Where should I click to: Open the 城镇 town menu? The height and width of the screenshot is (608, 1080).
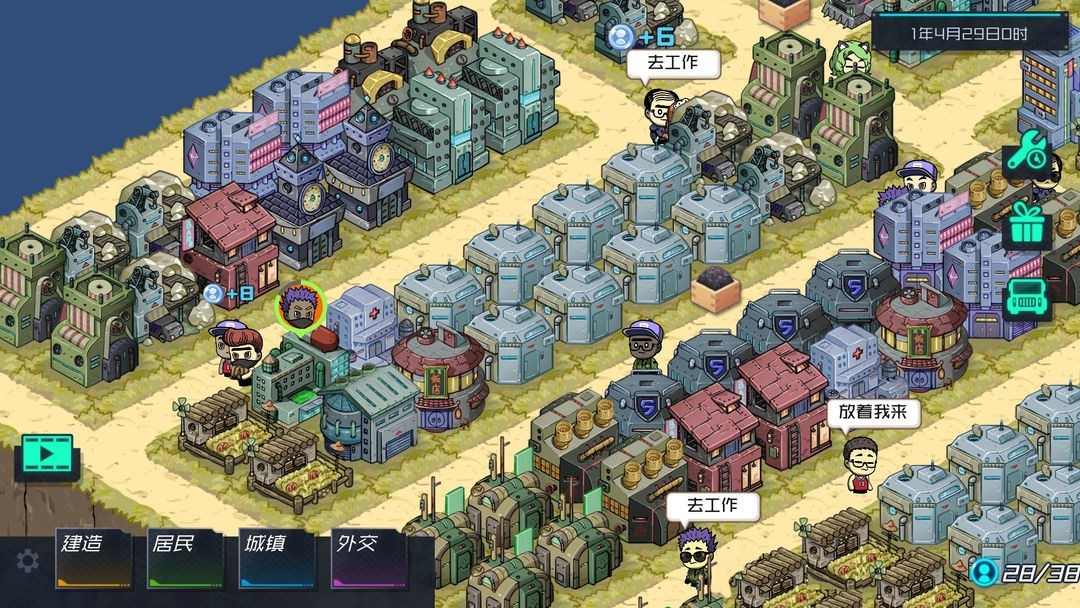point(276,558)
